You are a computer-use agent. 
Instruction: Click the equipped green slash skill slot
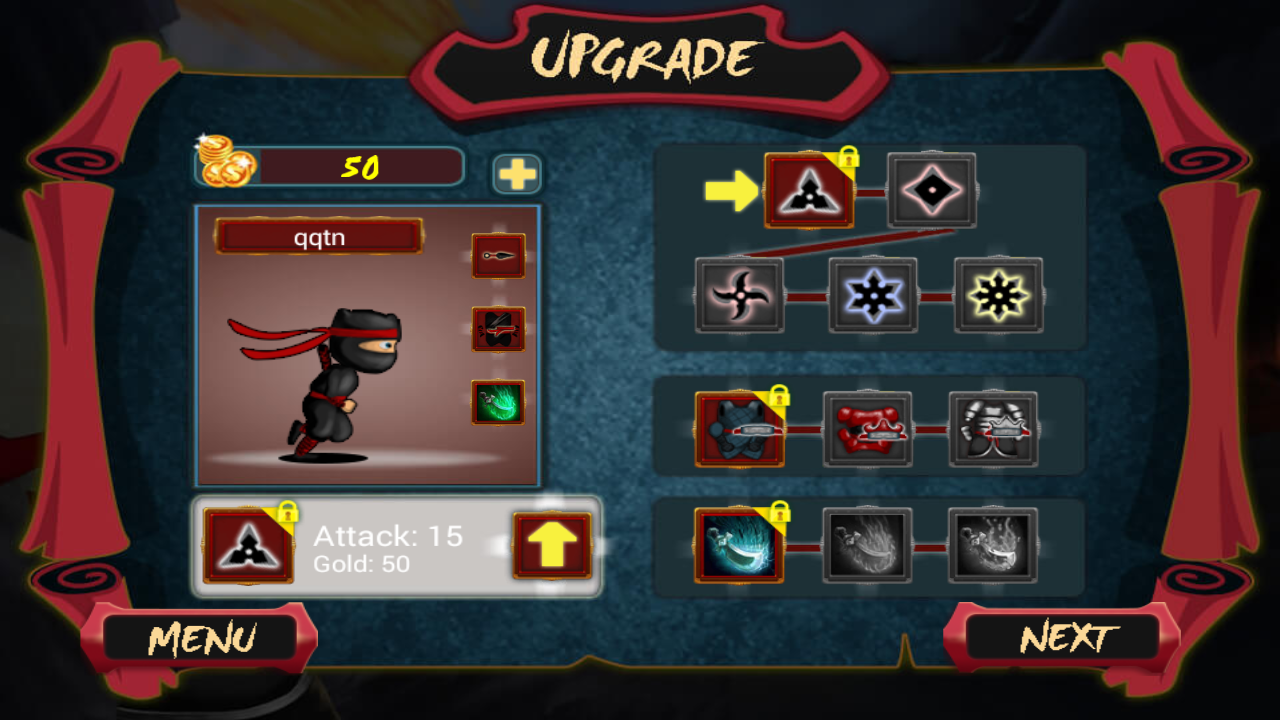click(498, 402)
